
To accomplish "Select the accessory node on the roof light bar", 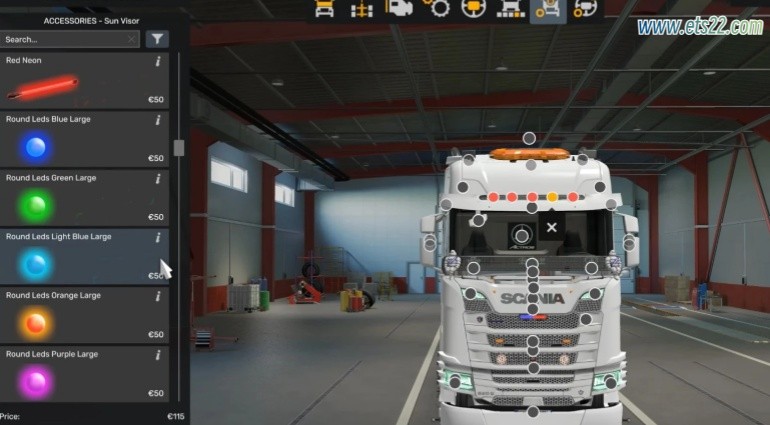I will pyautogui.click(x=526, y=138).
